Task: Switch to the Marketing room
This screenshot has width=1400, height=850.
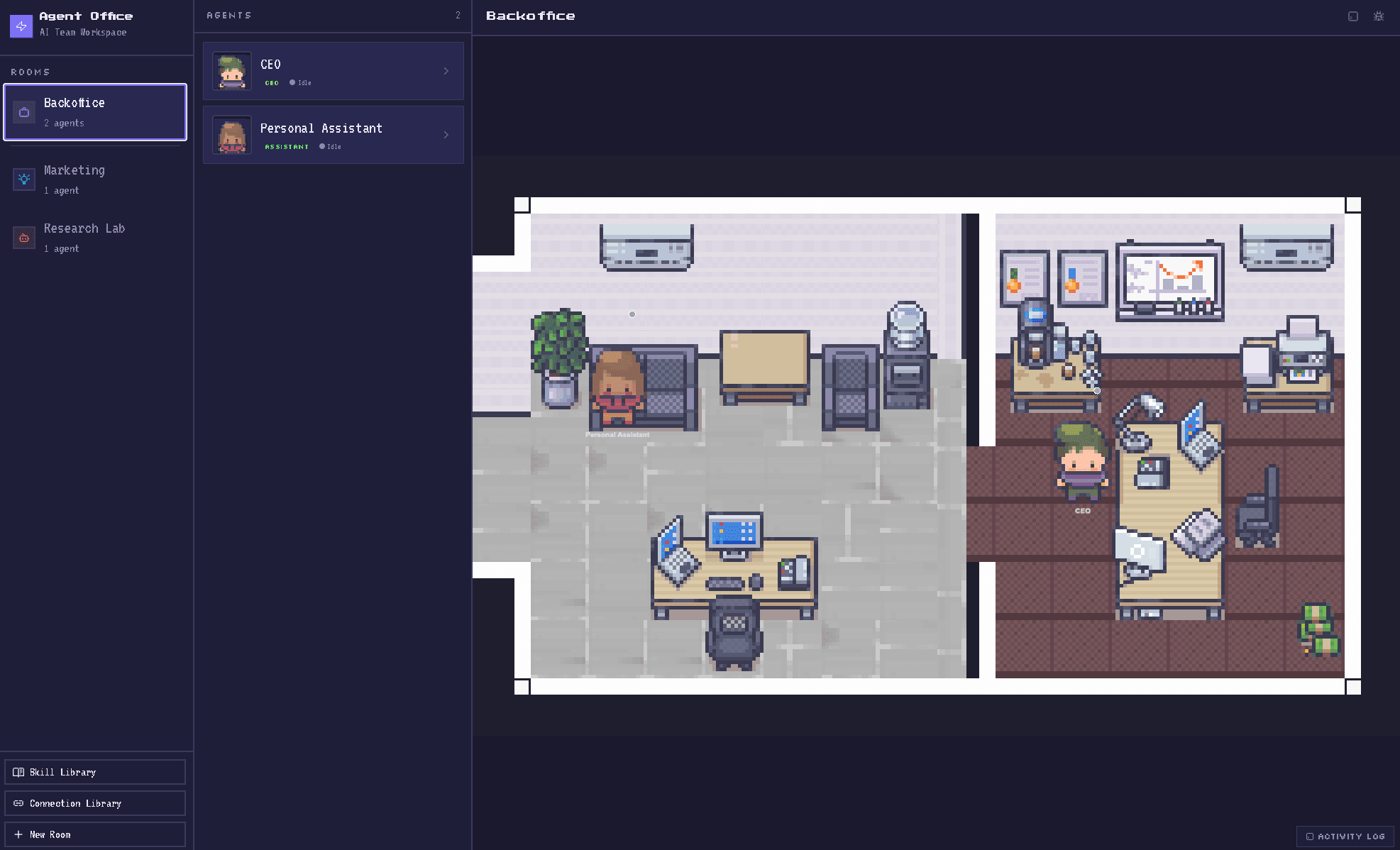Action: tap(95, 179)
